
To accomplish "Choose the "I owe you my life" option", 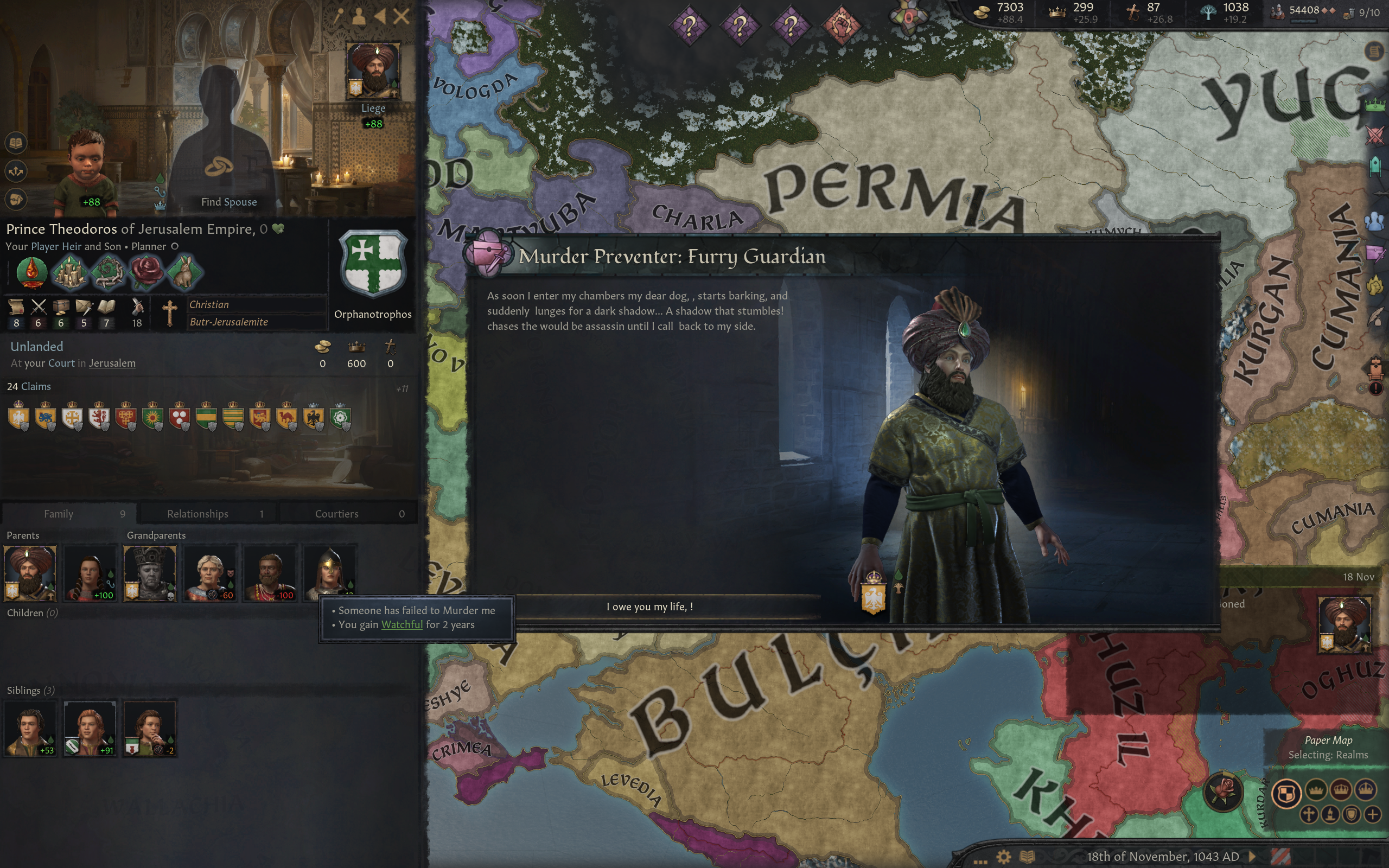I will coord(649,607).
